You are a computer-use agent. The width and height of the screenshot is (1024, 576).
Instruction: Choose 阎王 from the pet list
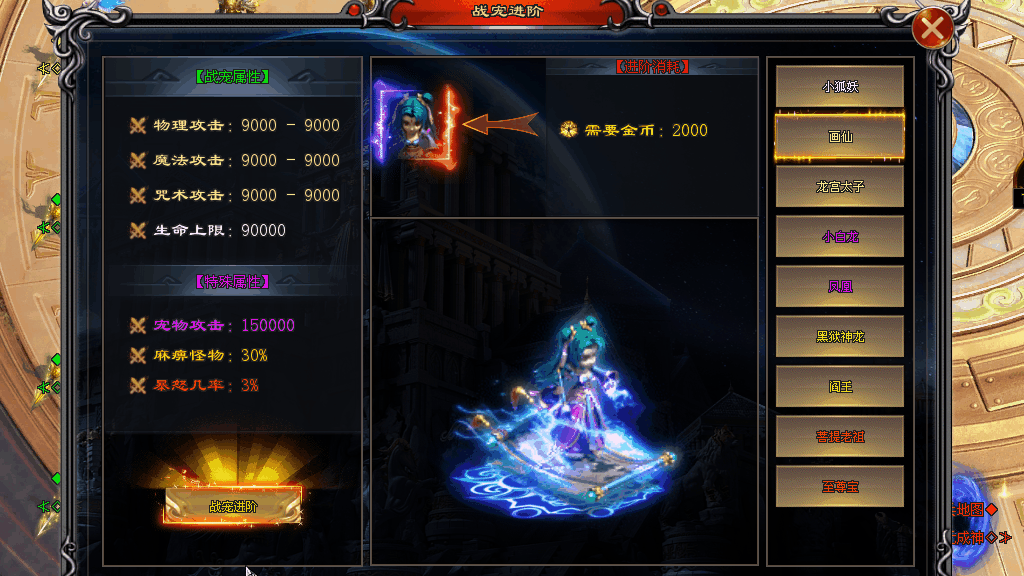click(840, 386)
